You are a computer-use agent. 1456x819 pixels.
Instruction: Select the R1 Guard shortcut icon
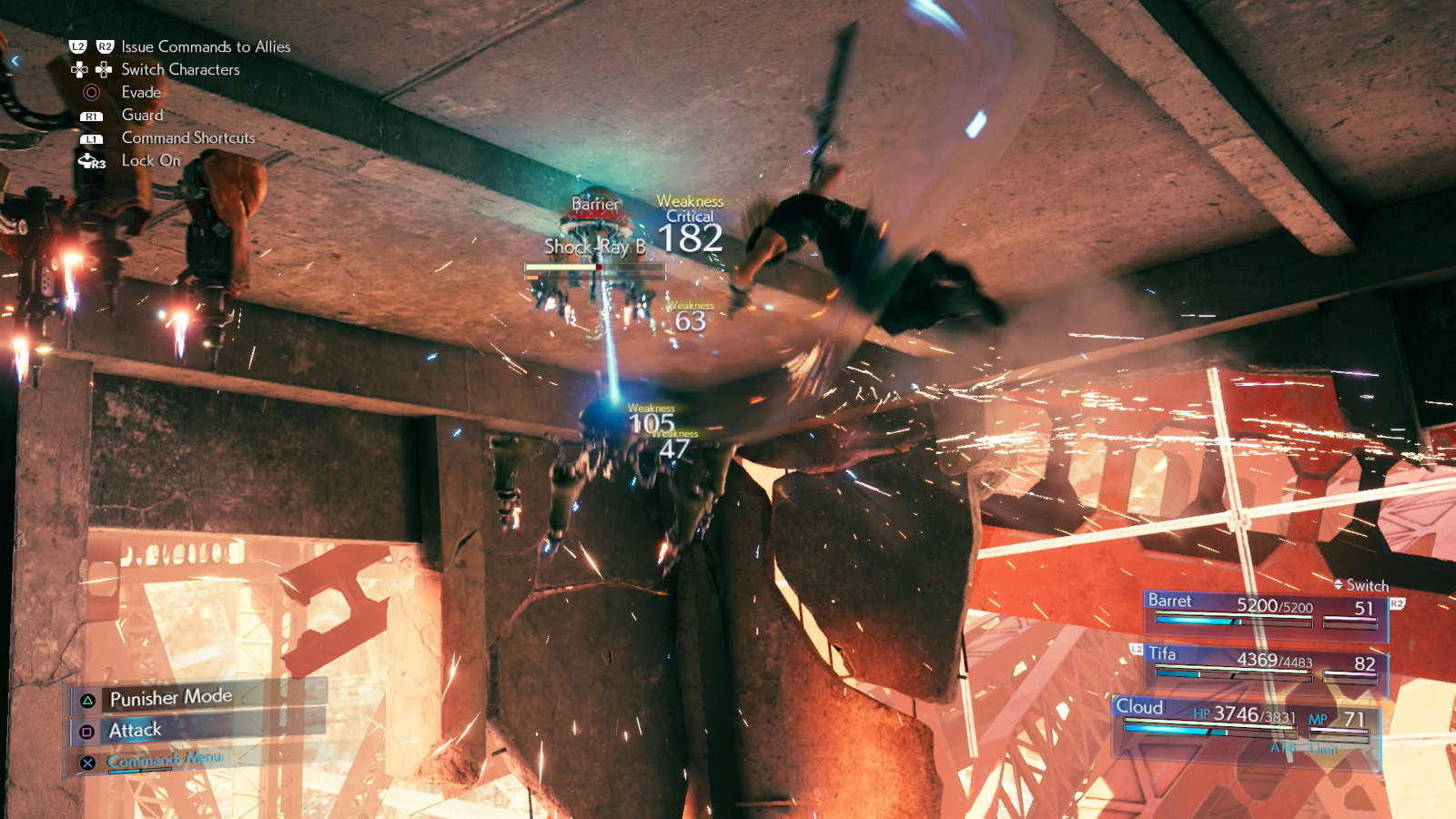click(90, 116)
